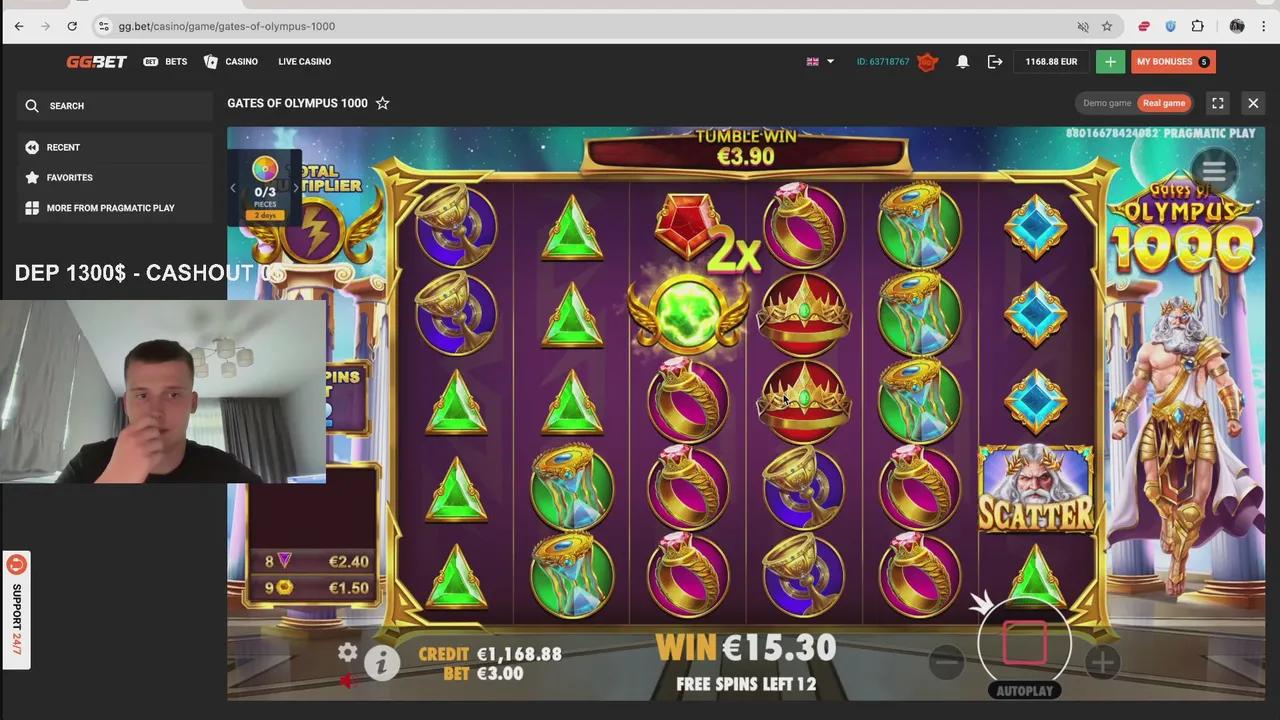Click the logout arrow icon
This screenshot has height=720, width=1280.
pos(995,61)
